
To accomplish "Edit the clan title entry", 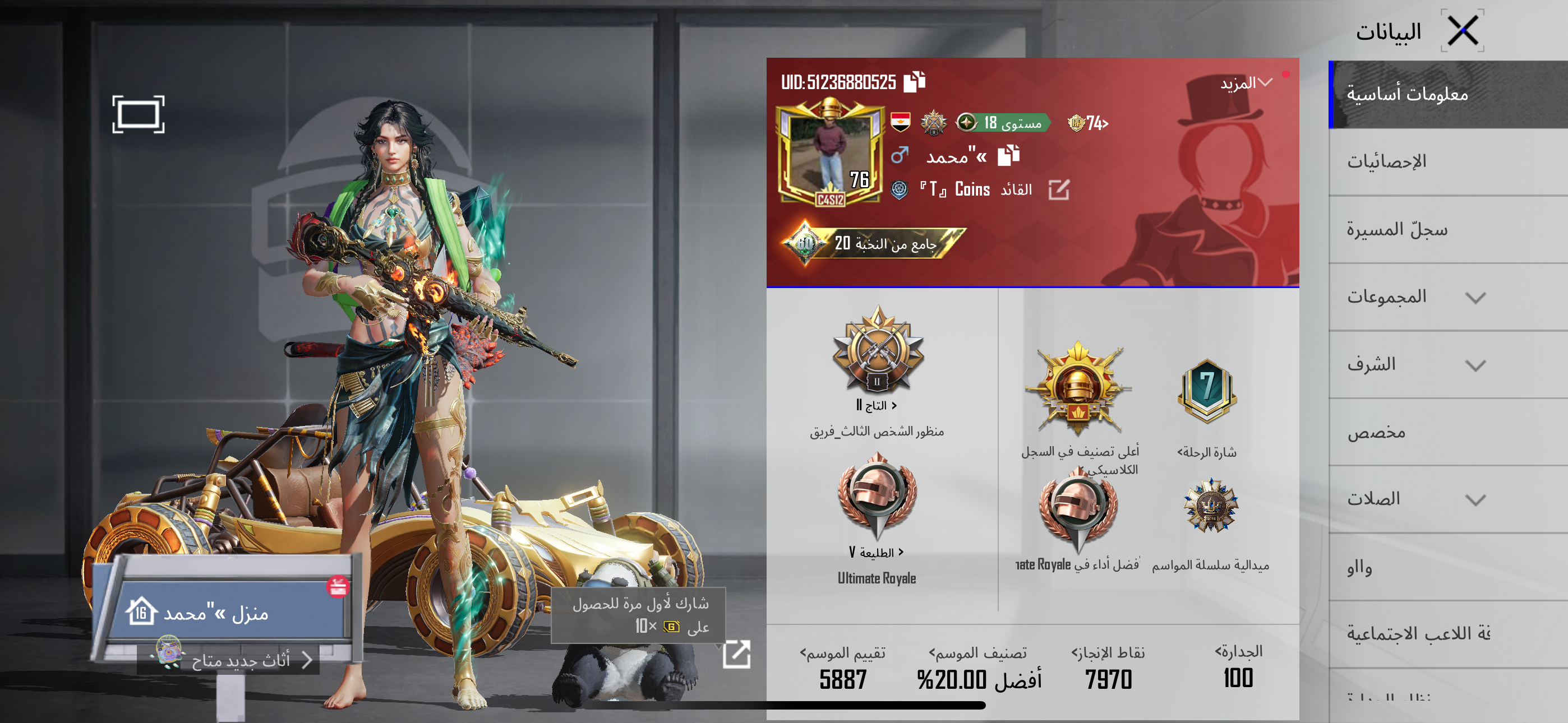I will [1059, 190].
